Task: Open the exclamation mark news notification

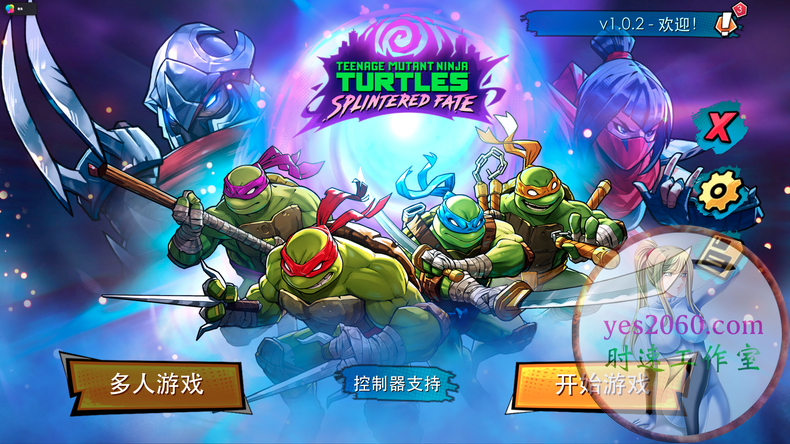Action: [728, 22]
